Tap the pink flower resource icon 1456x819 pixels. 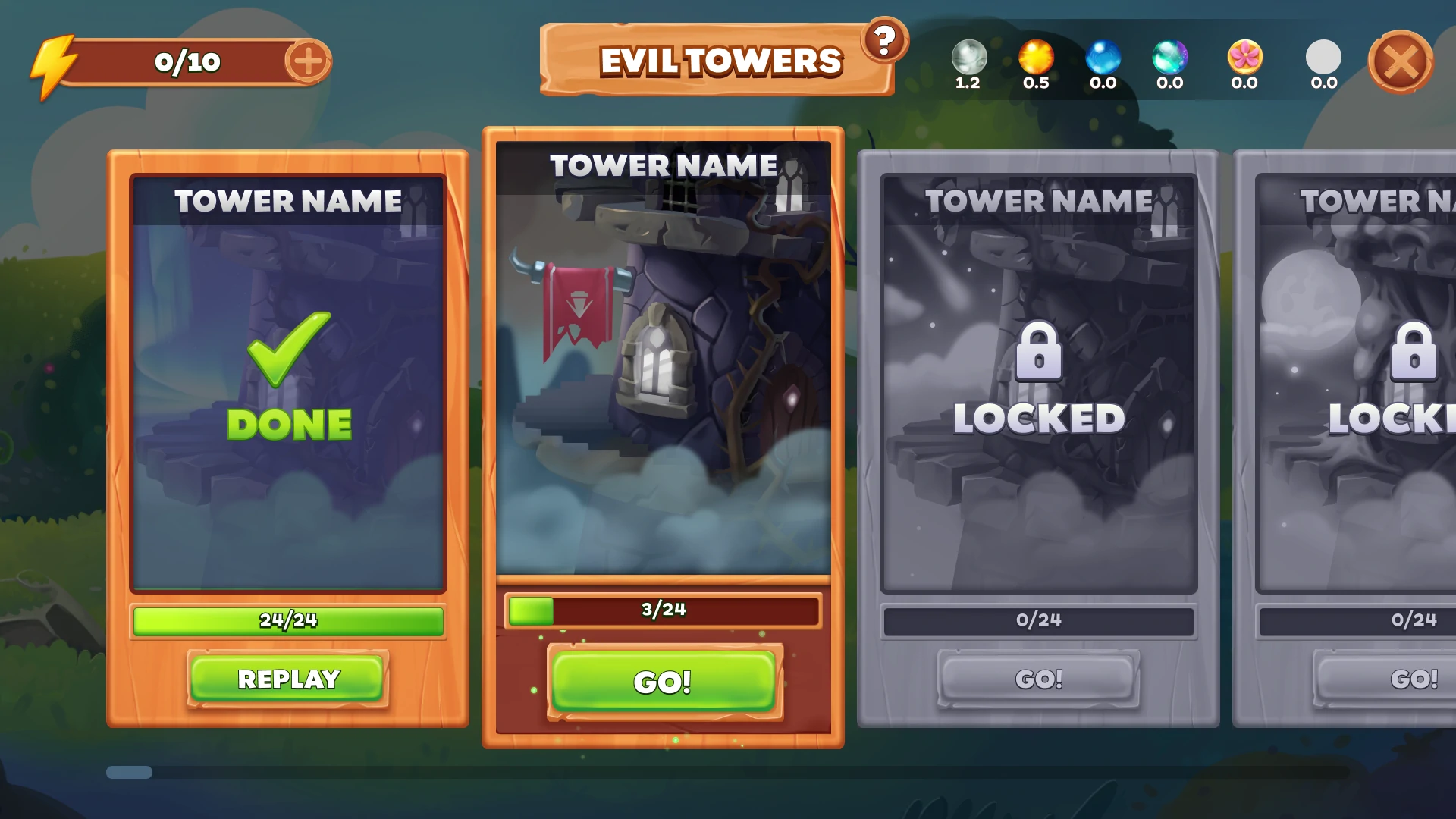tap(1244, 57)
